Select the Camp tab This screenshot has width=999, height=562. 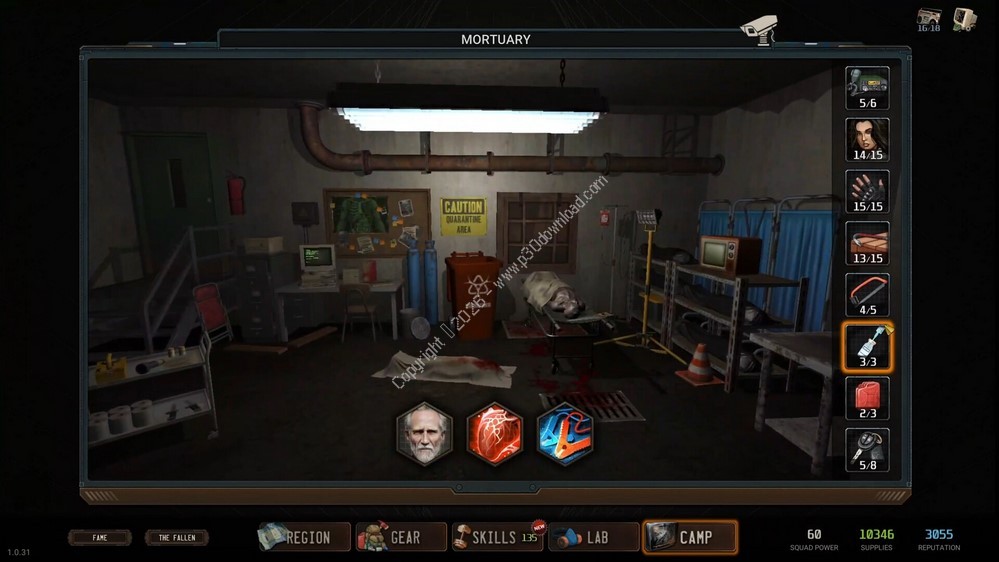[690, 537]
